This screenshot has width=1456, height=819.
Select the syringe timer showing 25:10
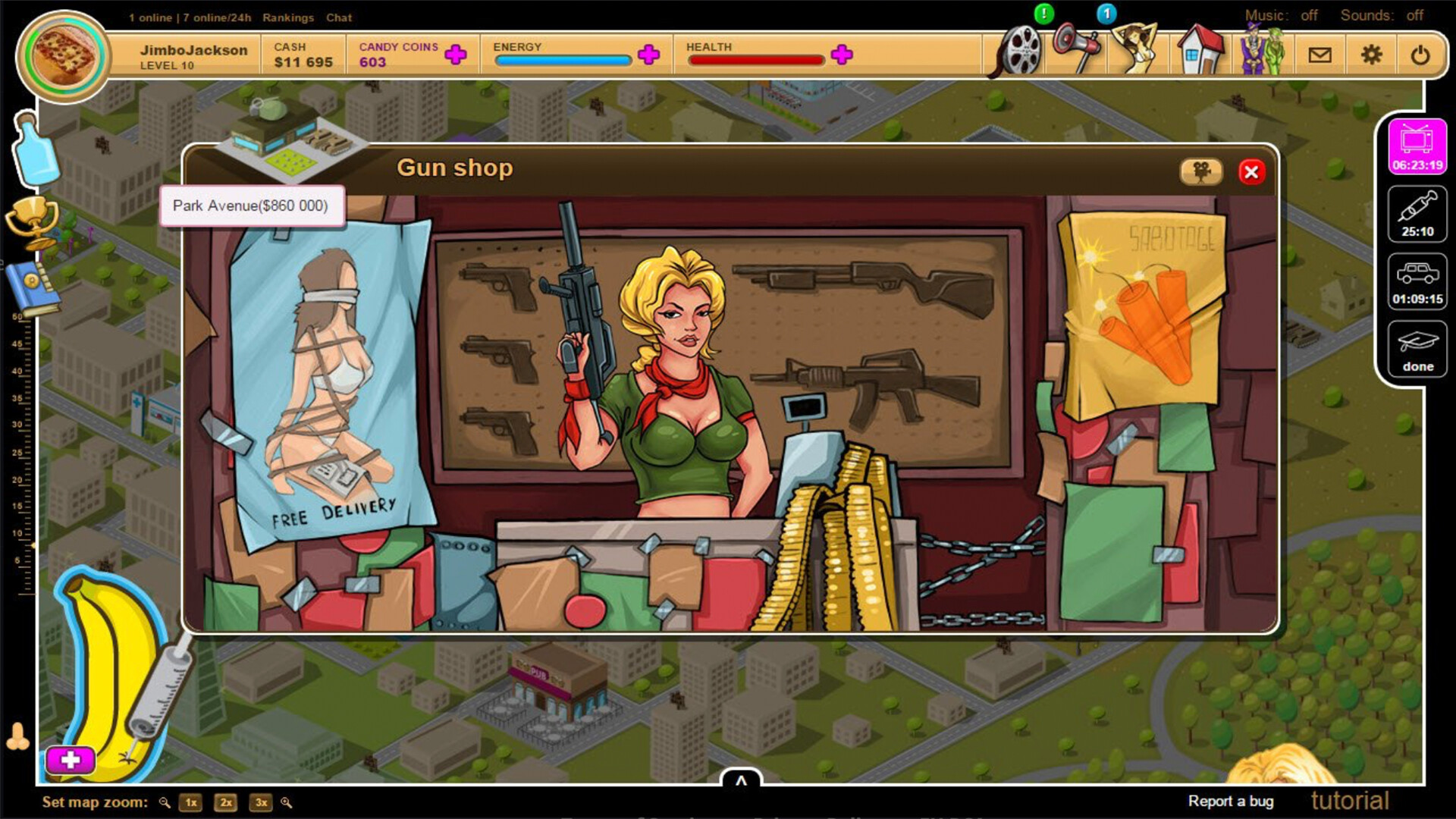pos(1417,214)
